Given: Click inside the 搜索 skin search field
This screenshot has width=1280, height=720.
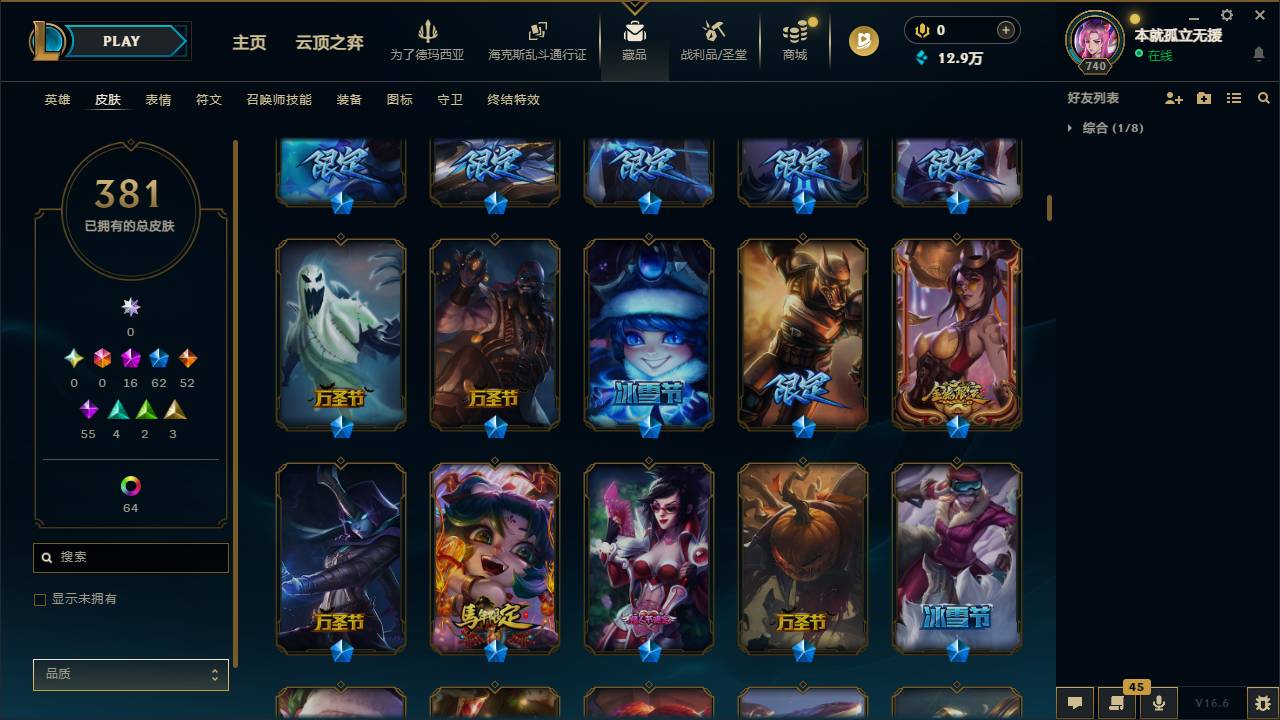Looking at the screenshot, I should (130, 557).
